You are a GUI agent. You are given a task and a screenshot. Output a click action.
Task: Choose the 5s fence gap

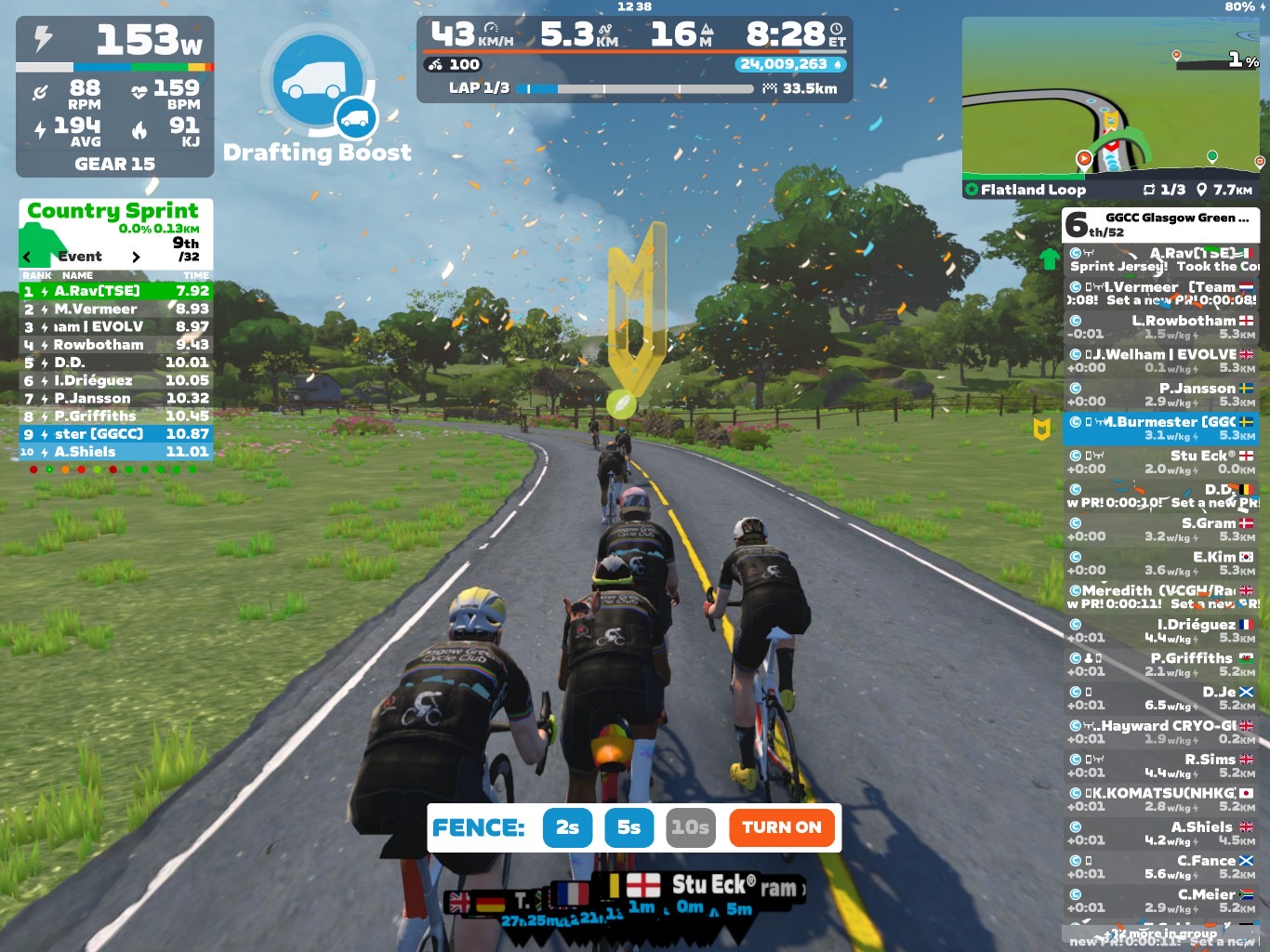[628, 827]
